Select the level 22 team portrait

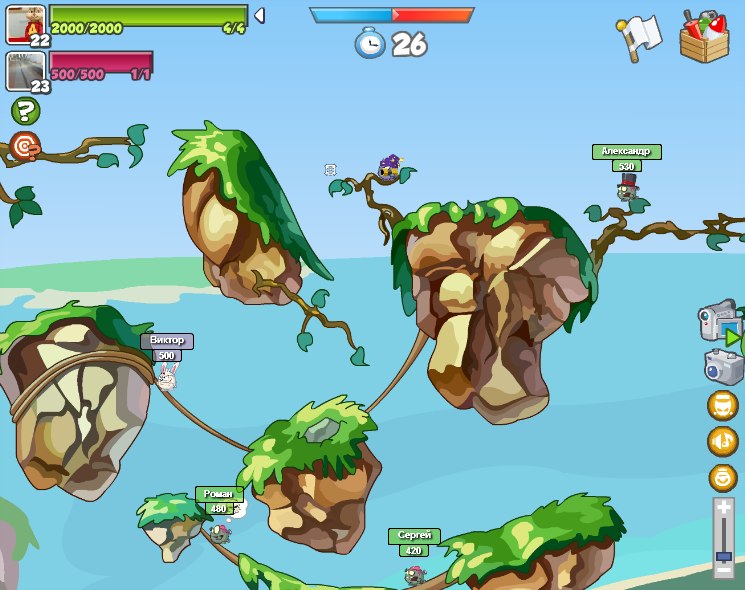(x=26, y=24)
